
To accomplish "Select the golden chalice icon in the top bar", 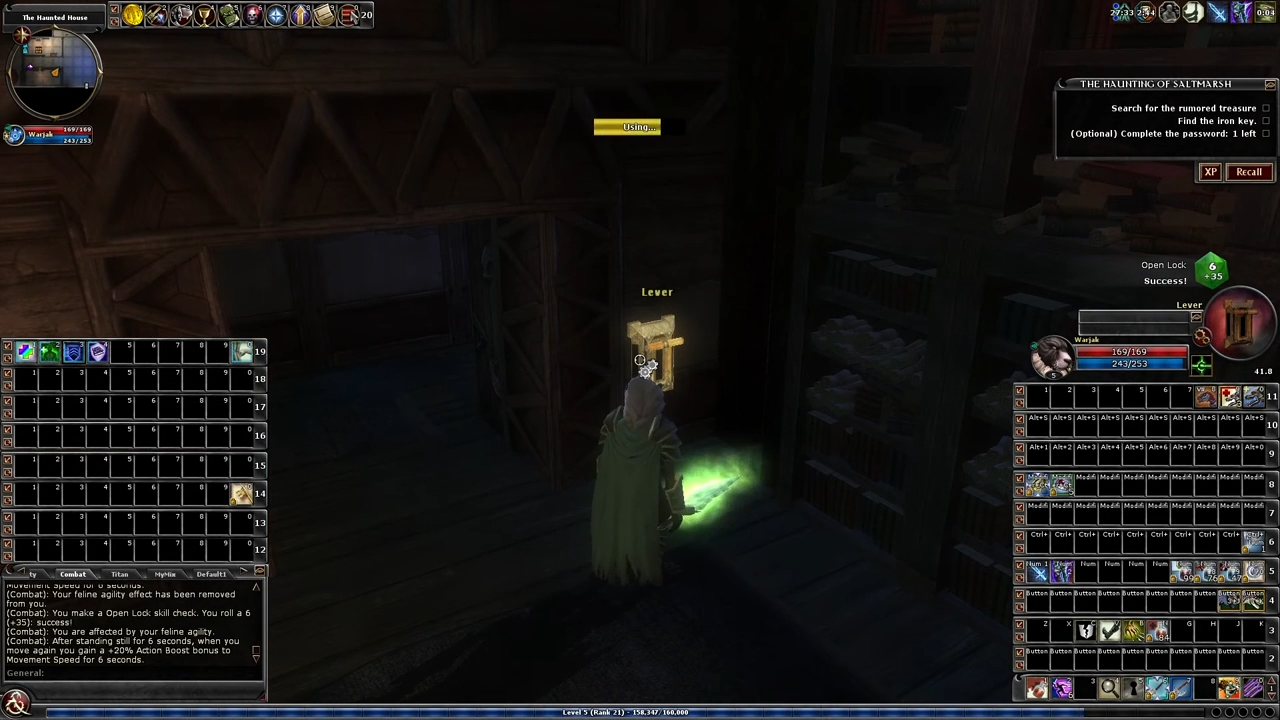I will (205, 13).
